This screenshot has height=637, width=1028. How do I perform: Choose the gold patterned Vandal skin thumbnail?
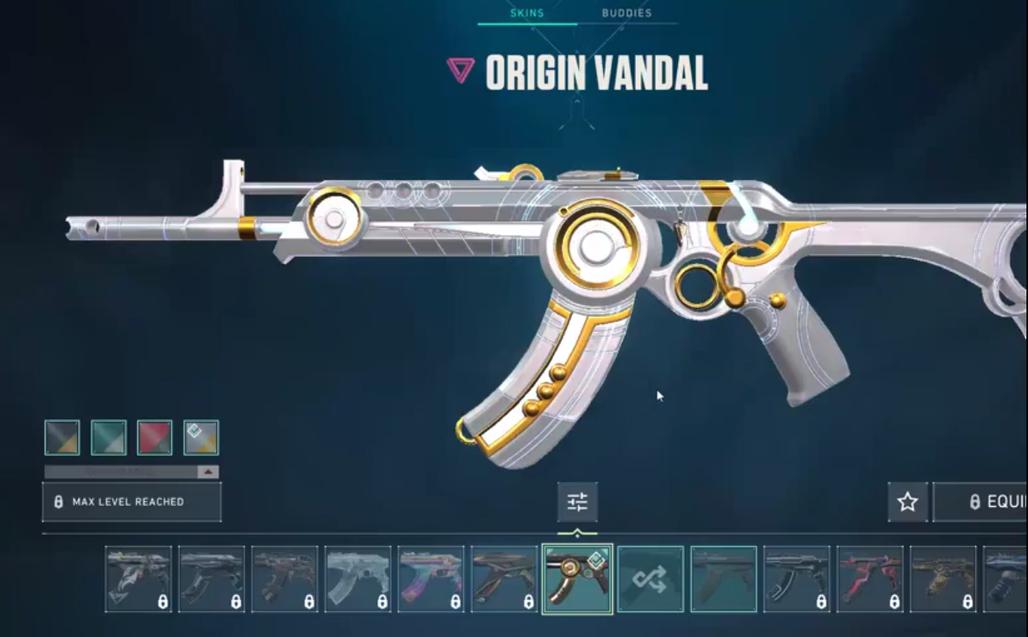point(943,579)
